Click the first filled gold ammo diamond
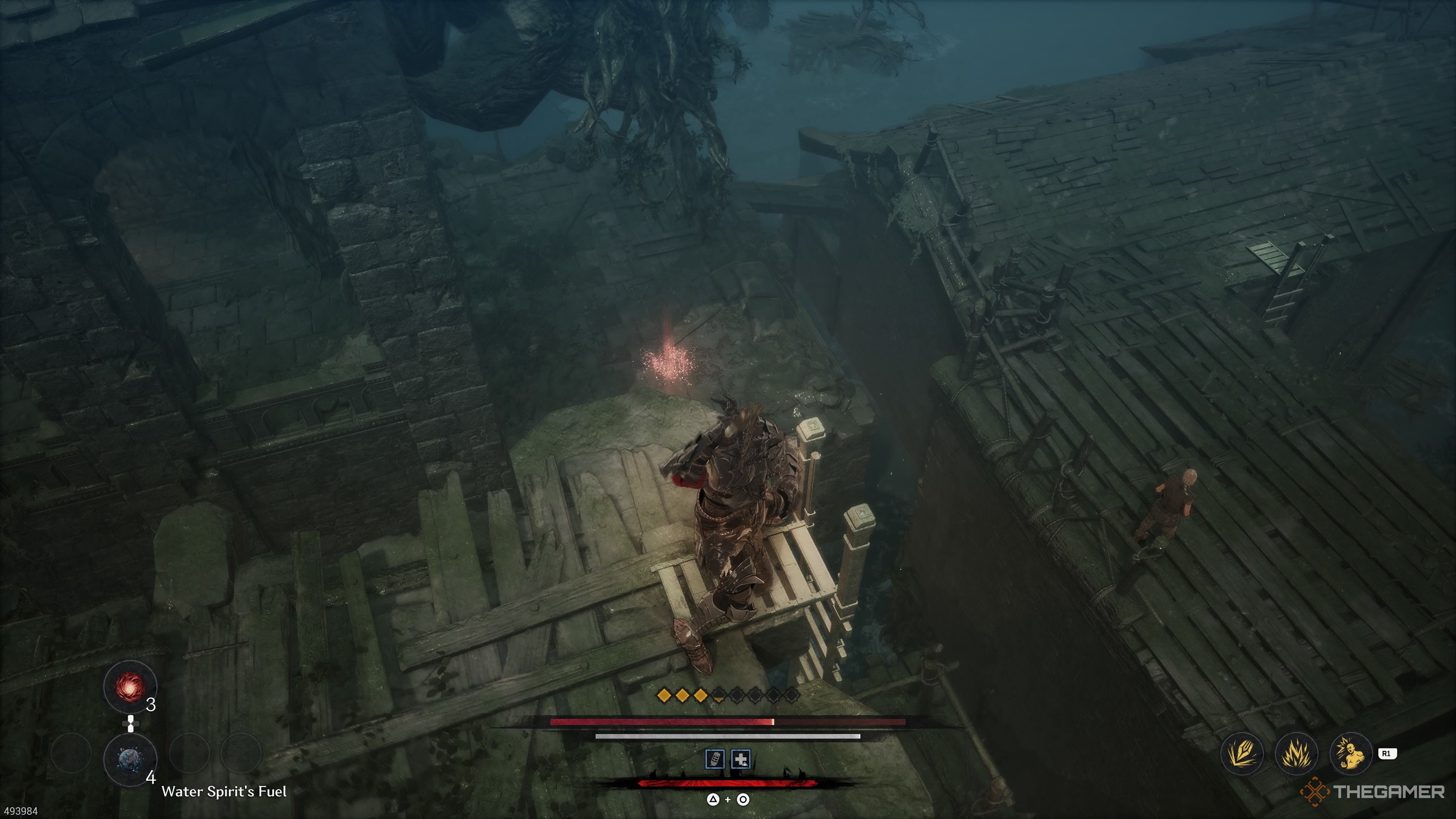 click(x=665, y=696)
